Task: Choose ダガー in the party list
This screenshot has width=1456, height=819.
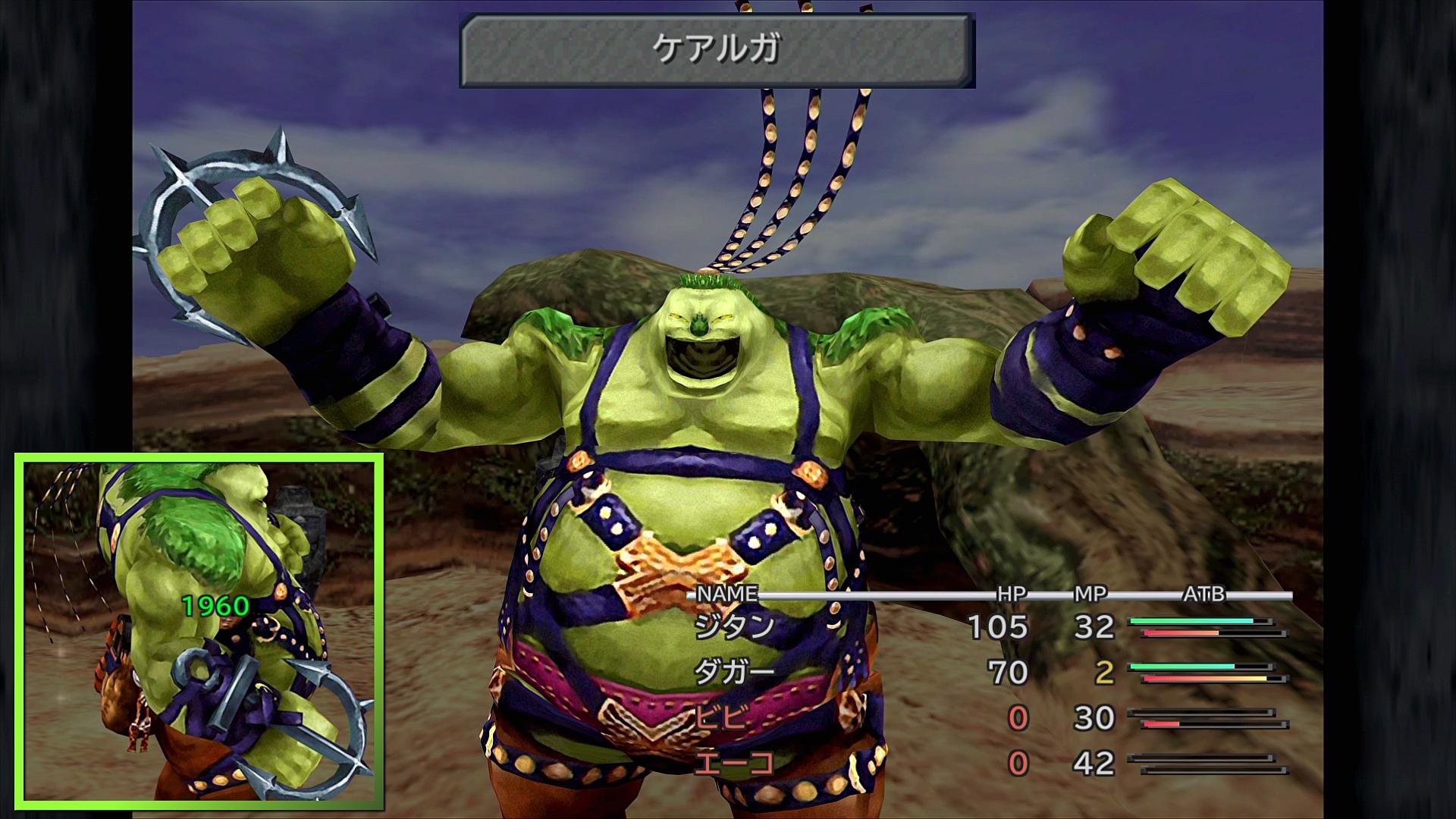Action: tap(734, 672)
